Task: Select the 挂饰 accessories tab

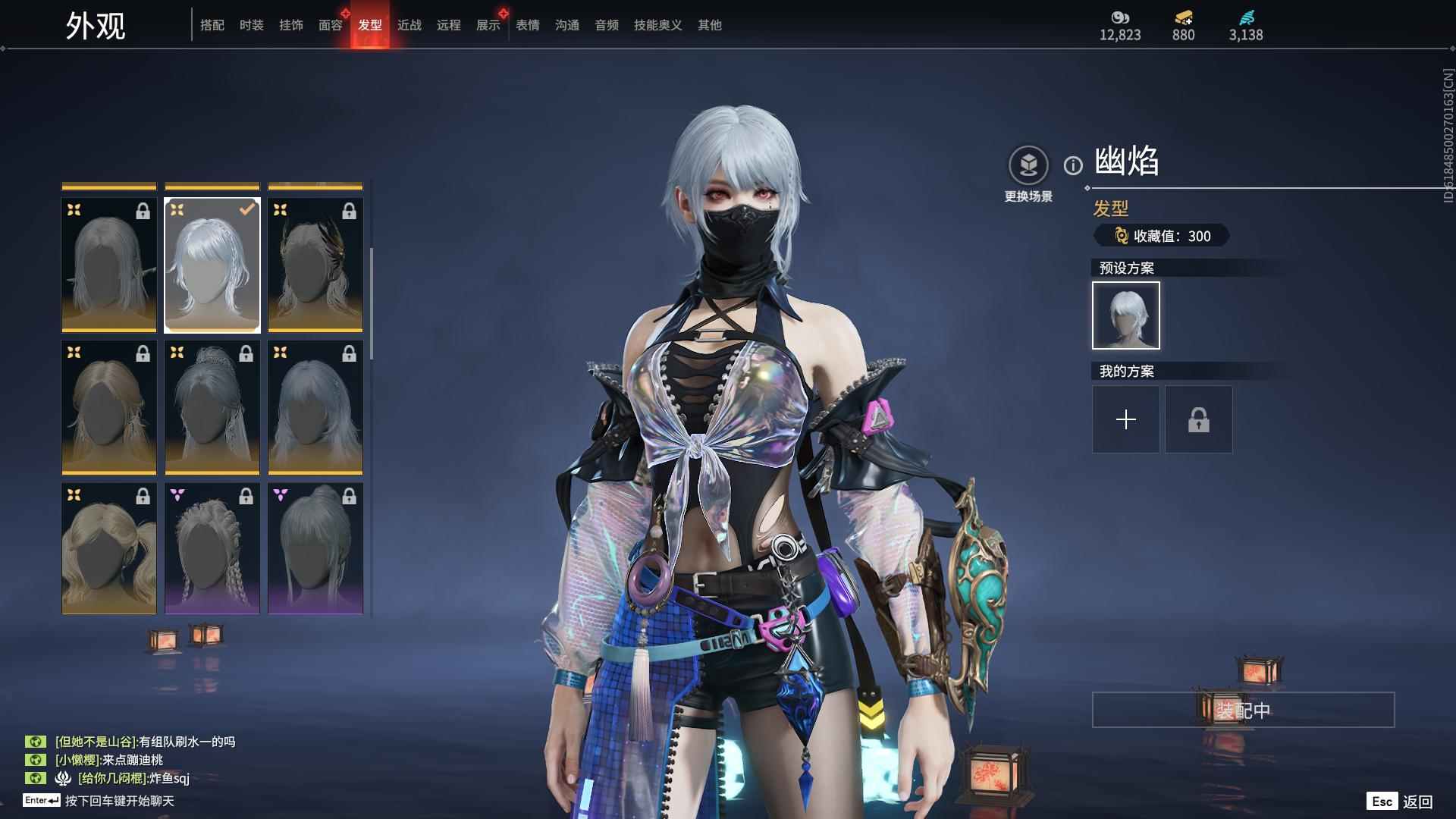Action: click(x=290, y=25)
